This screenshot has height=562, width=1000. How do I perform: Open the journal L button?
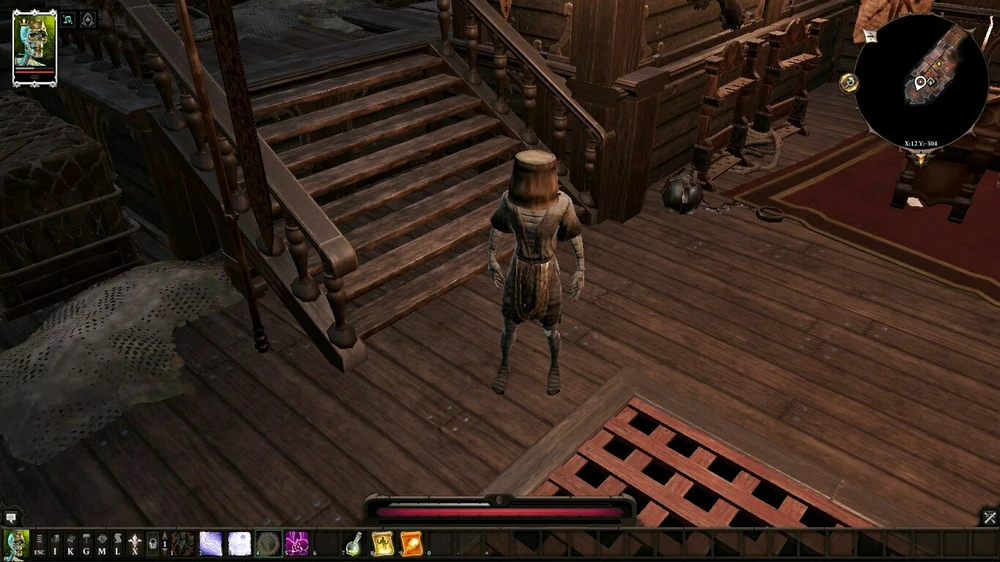pyautogui.click(x=118, y=544)
